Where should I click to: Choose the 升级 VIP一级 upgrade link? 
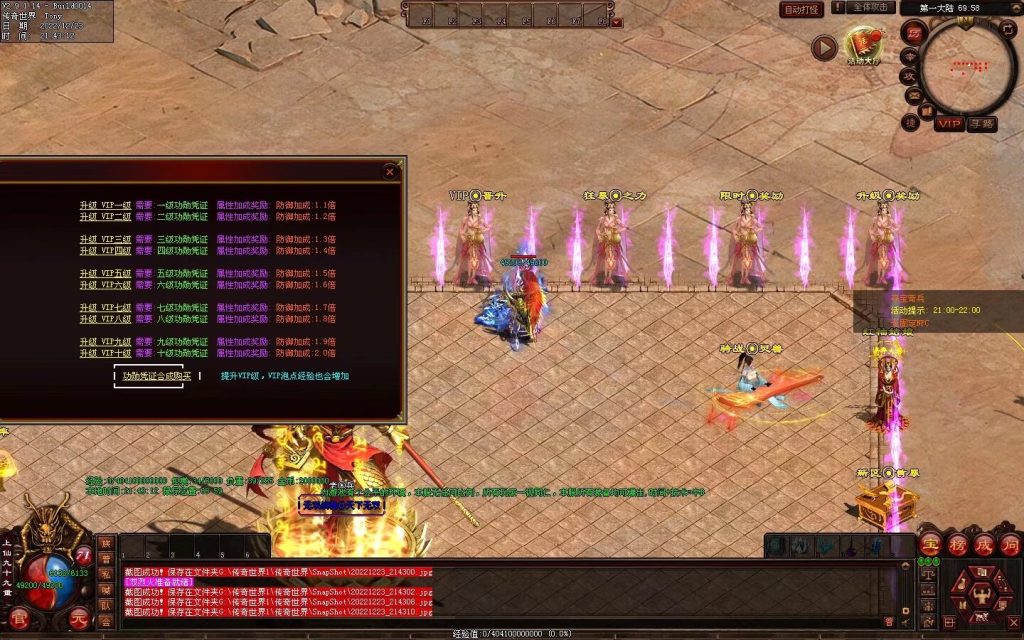pyautogui.click(x=106, y=205)
